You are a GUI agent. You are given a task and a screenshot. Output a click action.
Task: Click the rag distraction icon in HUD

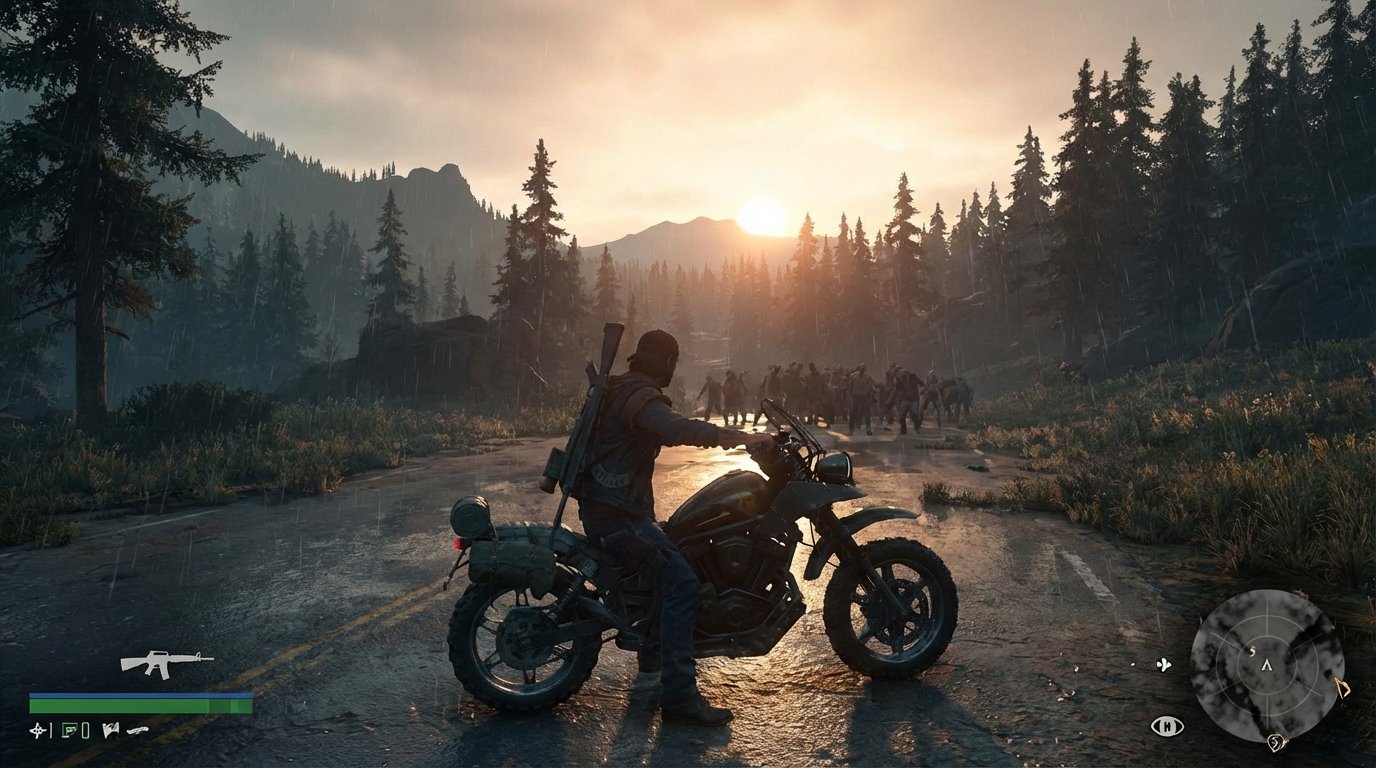tap(110, 730)
